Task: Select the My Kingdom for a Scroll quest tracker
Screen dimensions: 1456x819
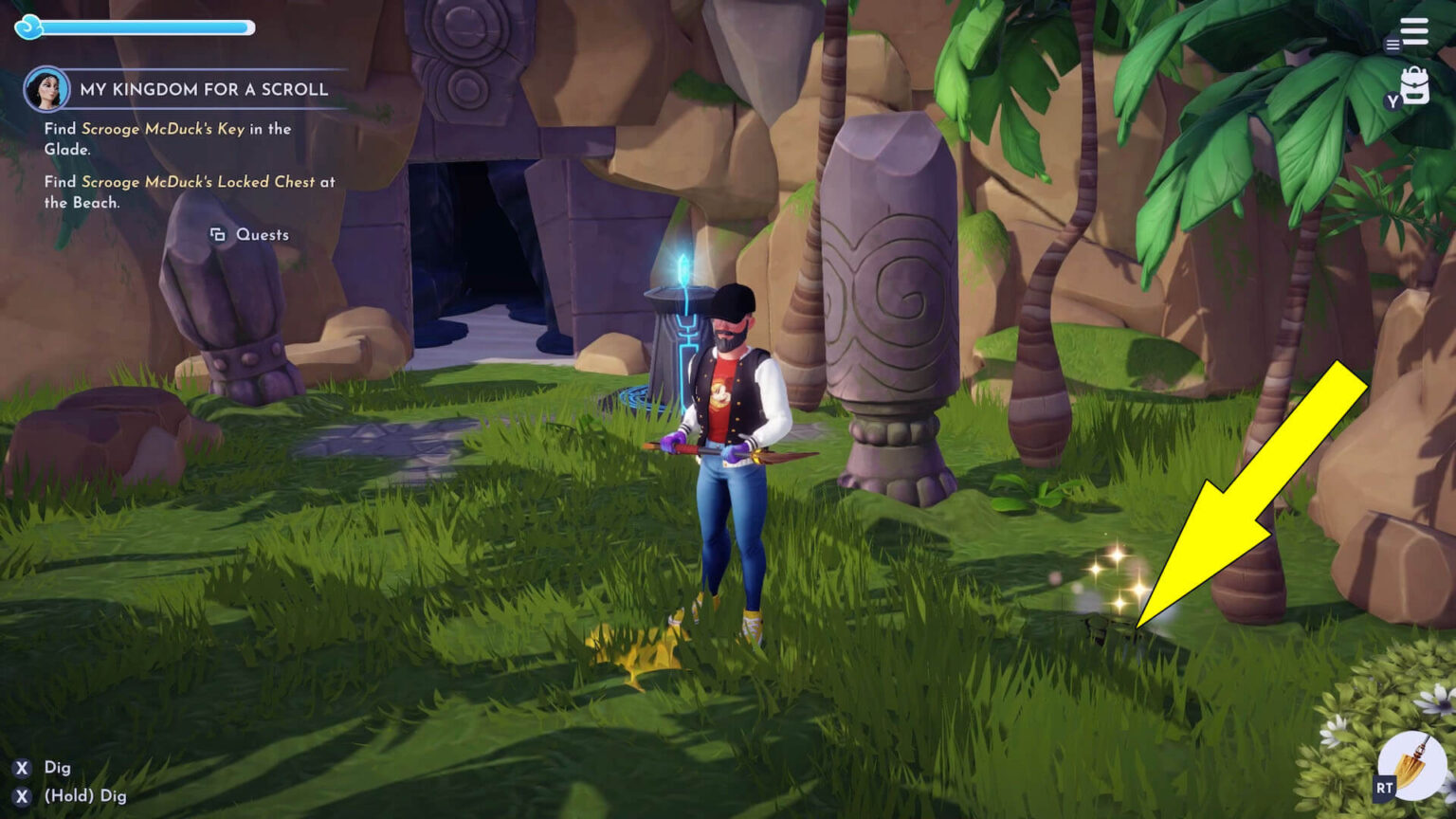Action: 204,89
